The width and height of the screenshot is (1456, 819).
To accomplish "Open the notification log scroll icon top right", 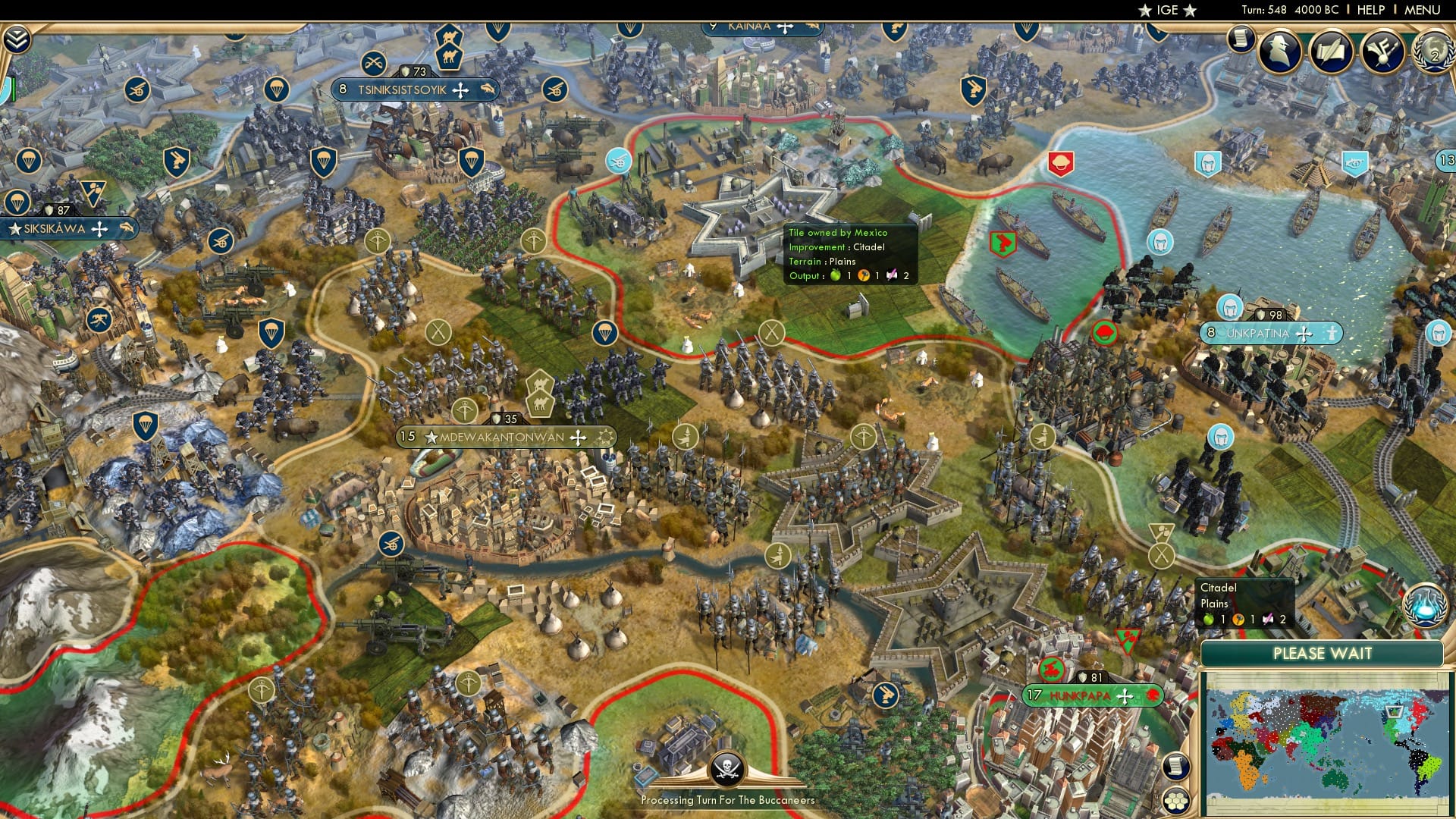I will click(x=1241, y=38).
